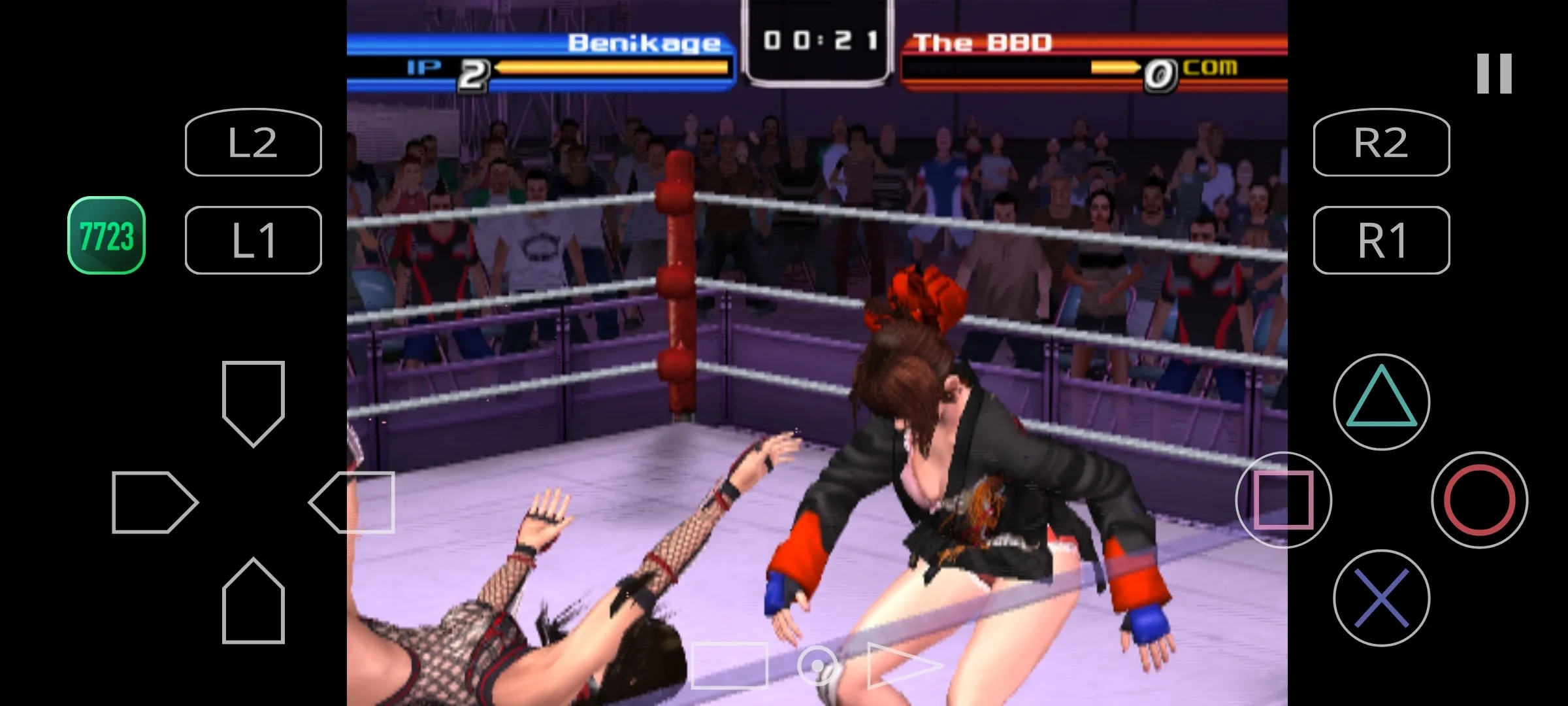Tap the R1 shoulder button
This screenshot has width=1568, height=706.
tap(1381, 240)
